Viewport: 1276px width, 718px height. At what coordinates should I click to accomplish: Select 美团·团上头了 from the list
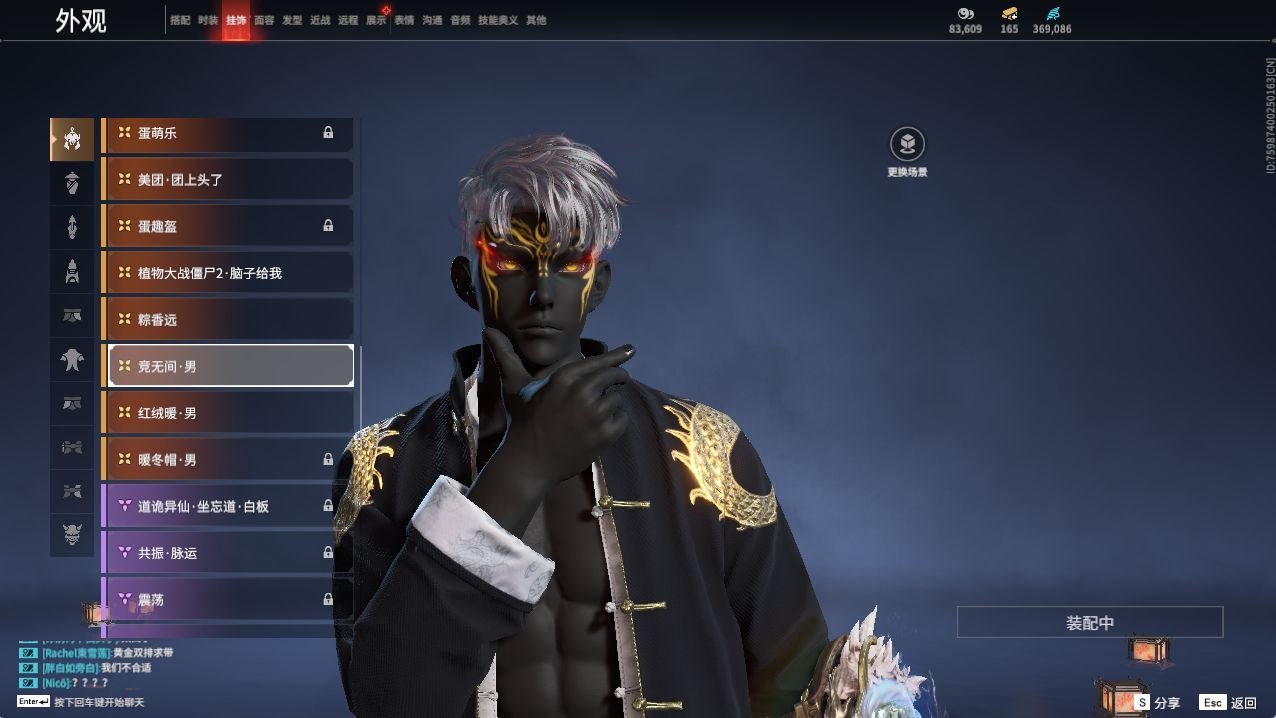[x=228, y=180]
